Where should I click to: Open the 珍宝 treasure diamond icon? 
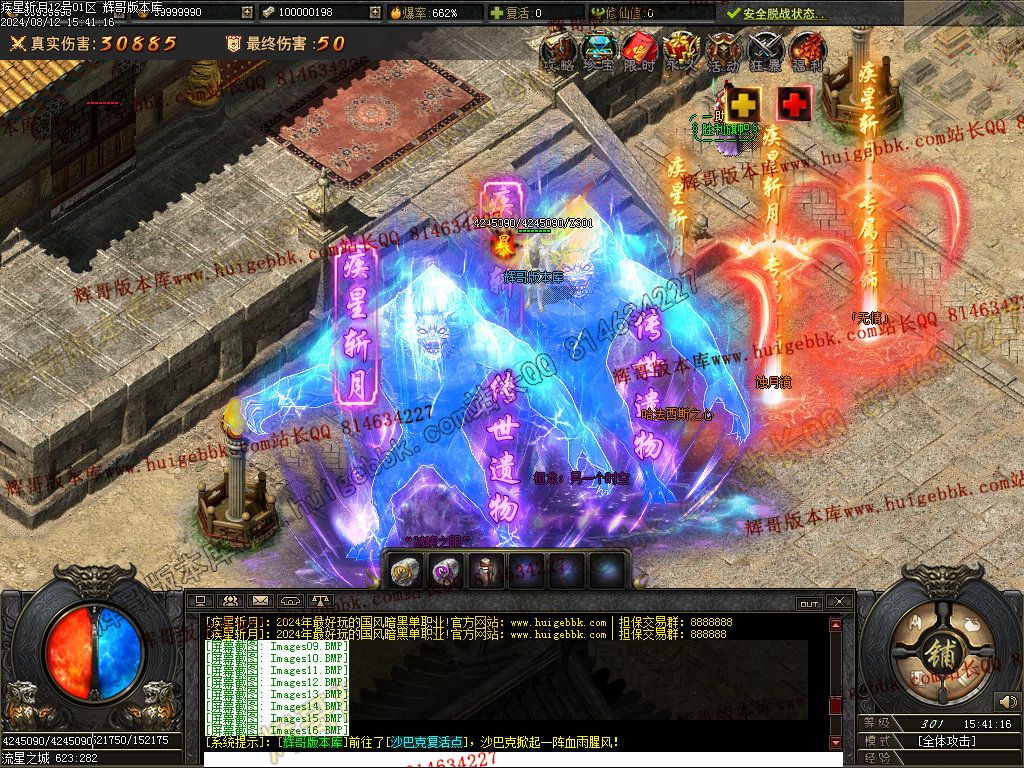[x=598, y=50]
